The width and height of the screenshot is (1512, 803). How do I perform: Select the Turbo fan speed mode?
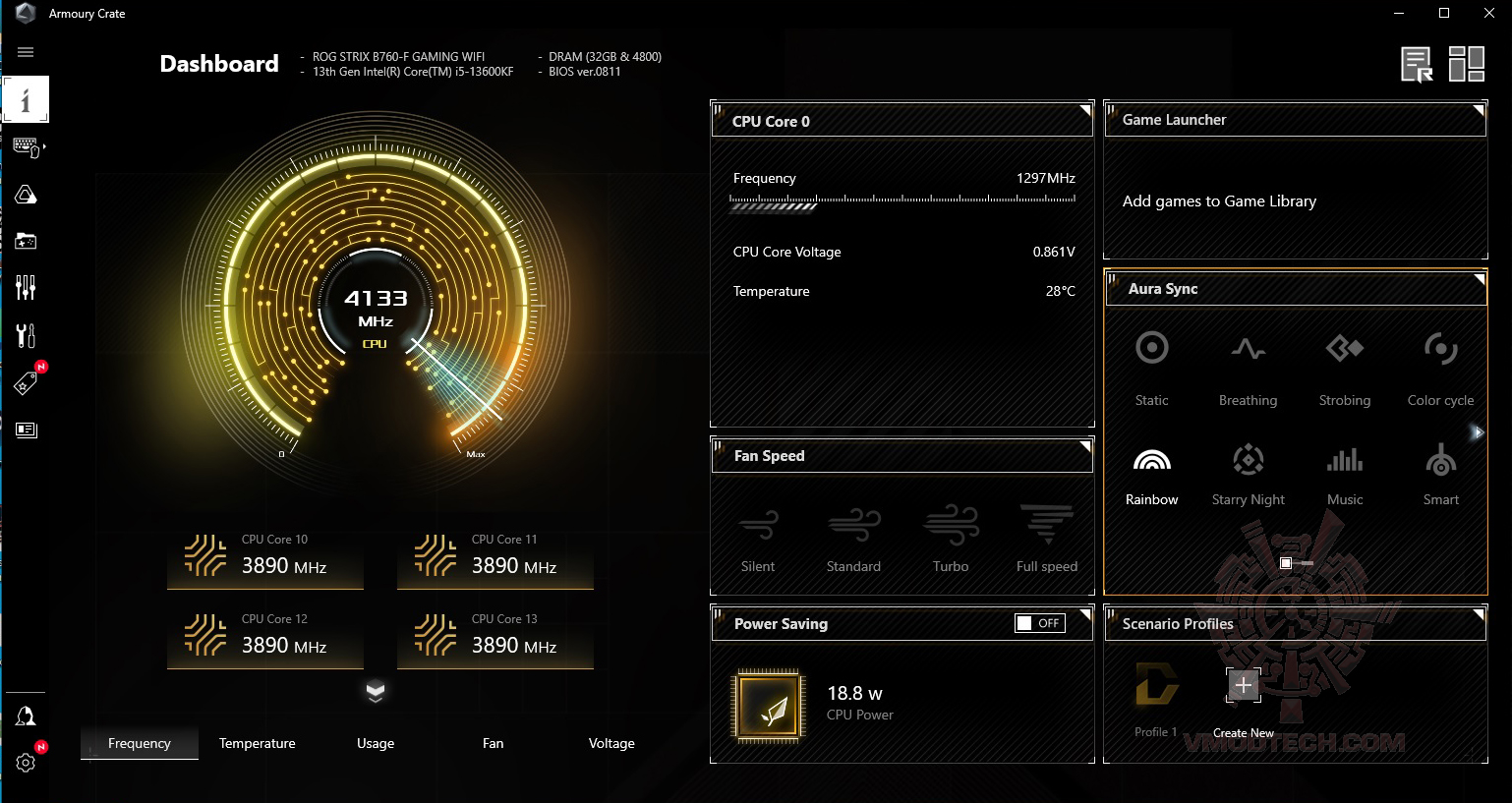pyautogui.click(x=951, y=538)
